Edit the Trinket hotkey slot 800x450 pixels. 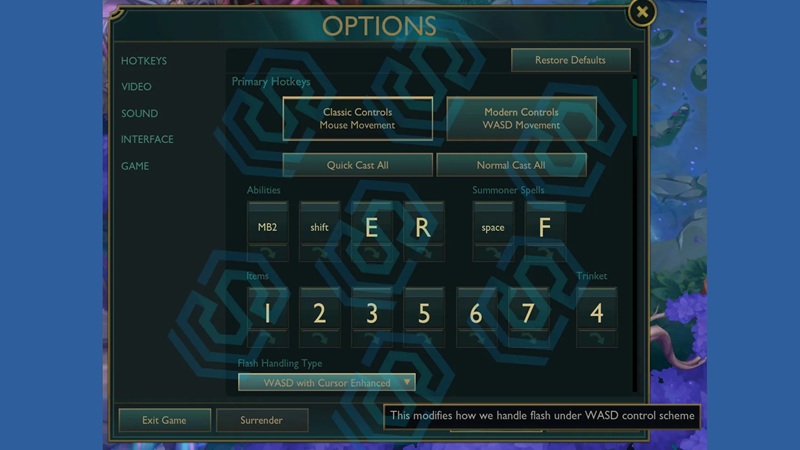(x=596, y=313)
